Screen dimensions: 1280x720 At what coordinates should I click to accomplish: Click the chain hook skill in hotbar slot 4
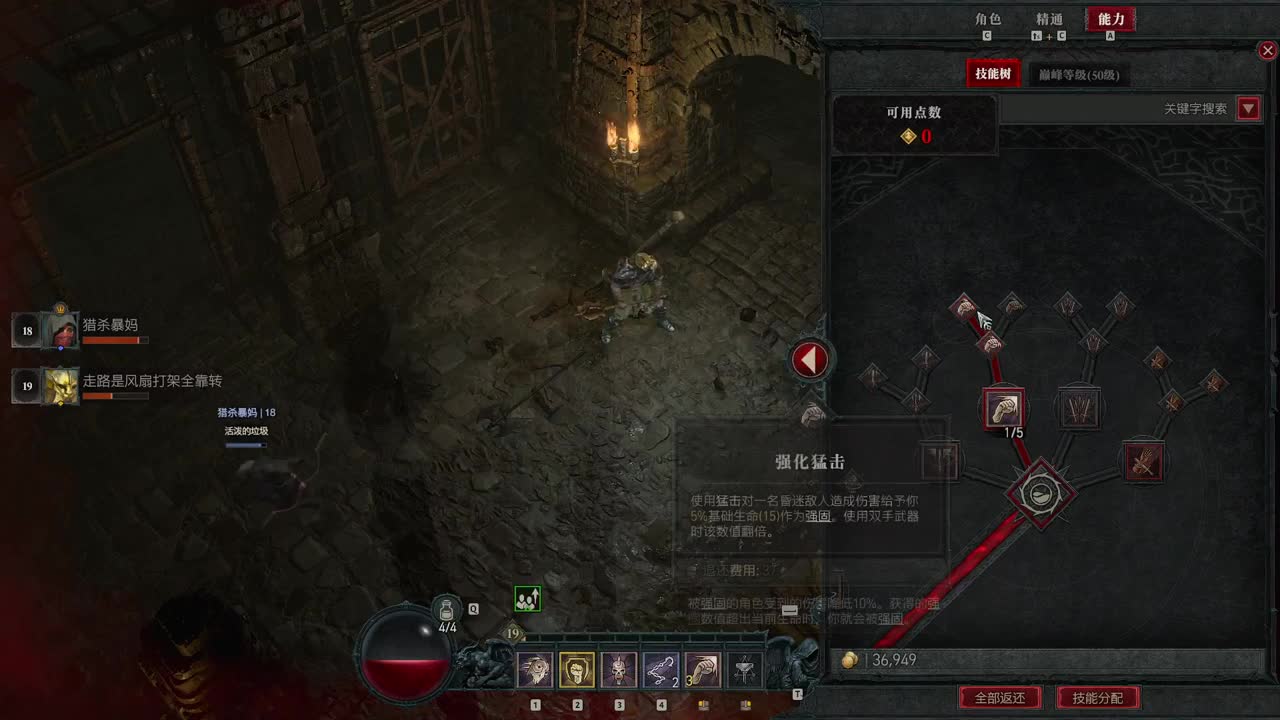tap(661, 668)
